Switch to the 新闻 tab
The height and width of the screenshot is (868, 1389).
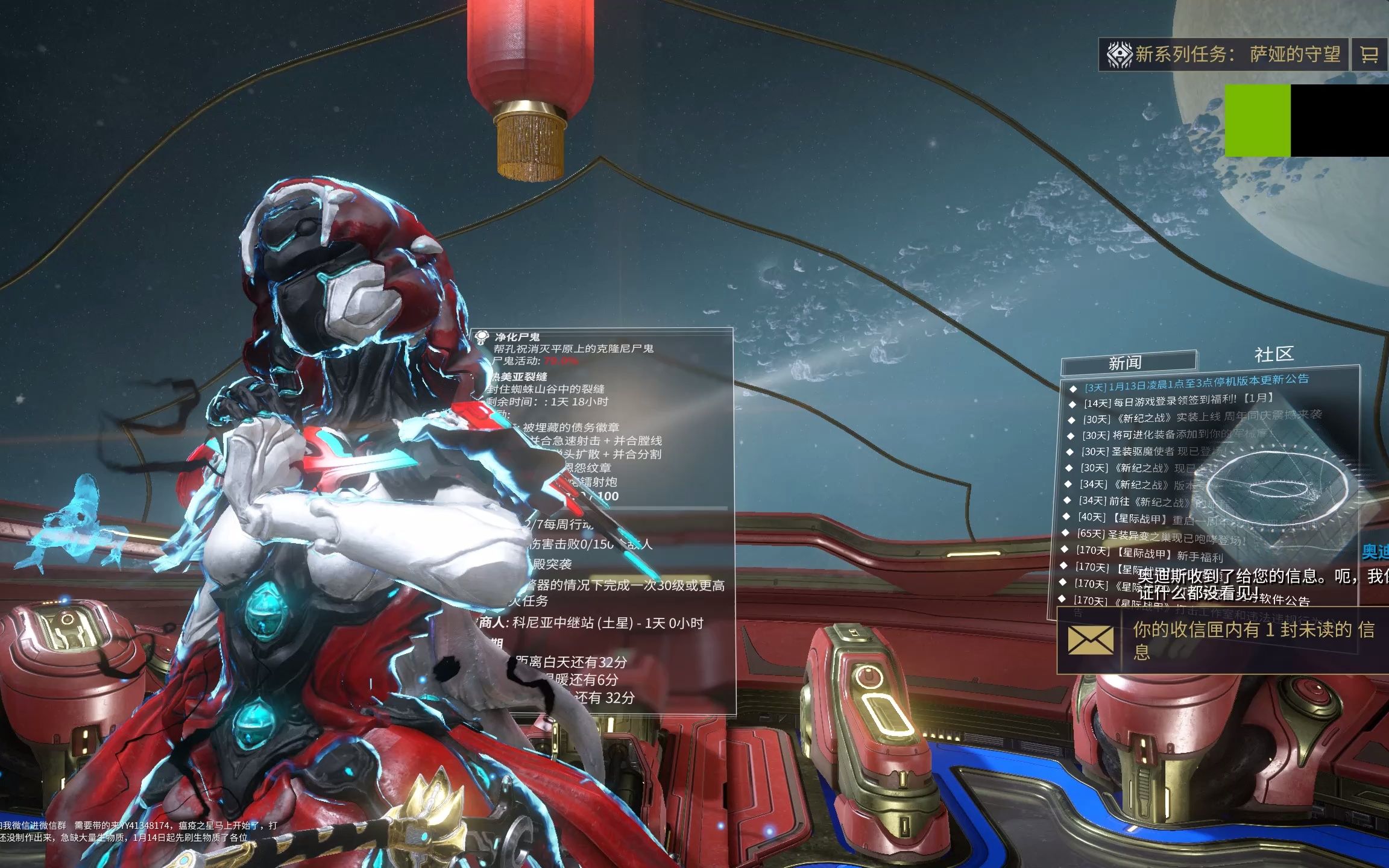pos(1125,363)
